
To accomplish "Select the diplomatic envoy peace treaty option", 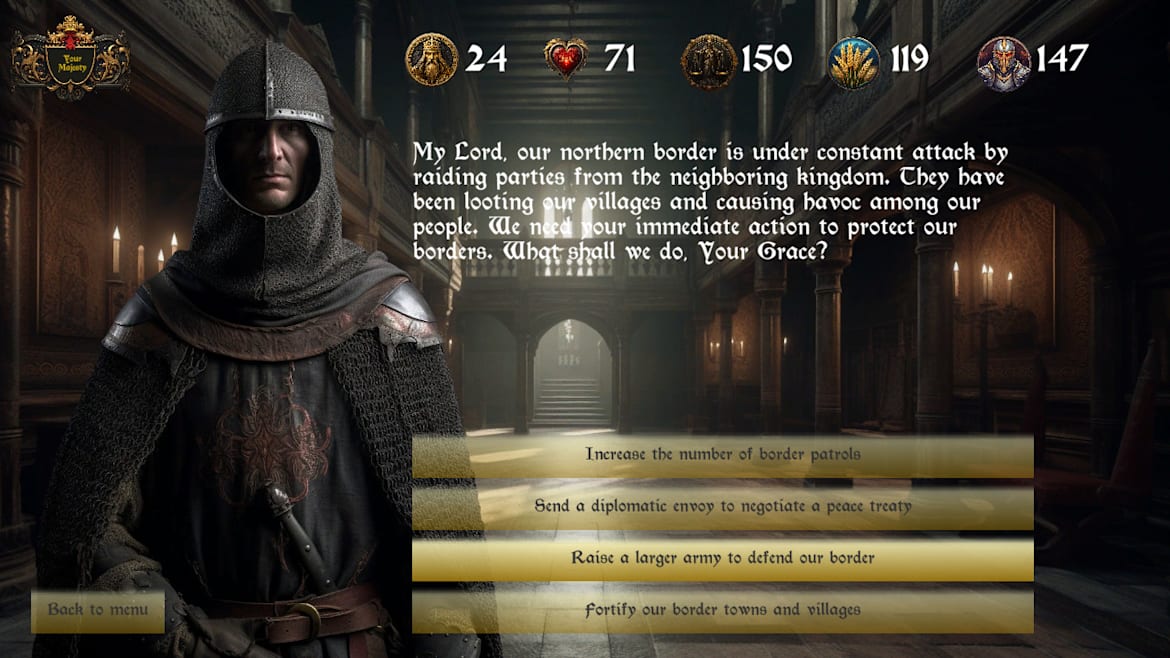I will pos(722,507).
